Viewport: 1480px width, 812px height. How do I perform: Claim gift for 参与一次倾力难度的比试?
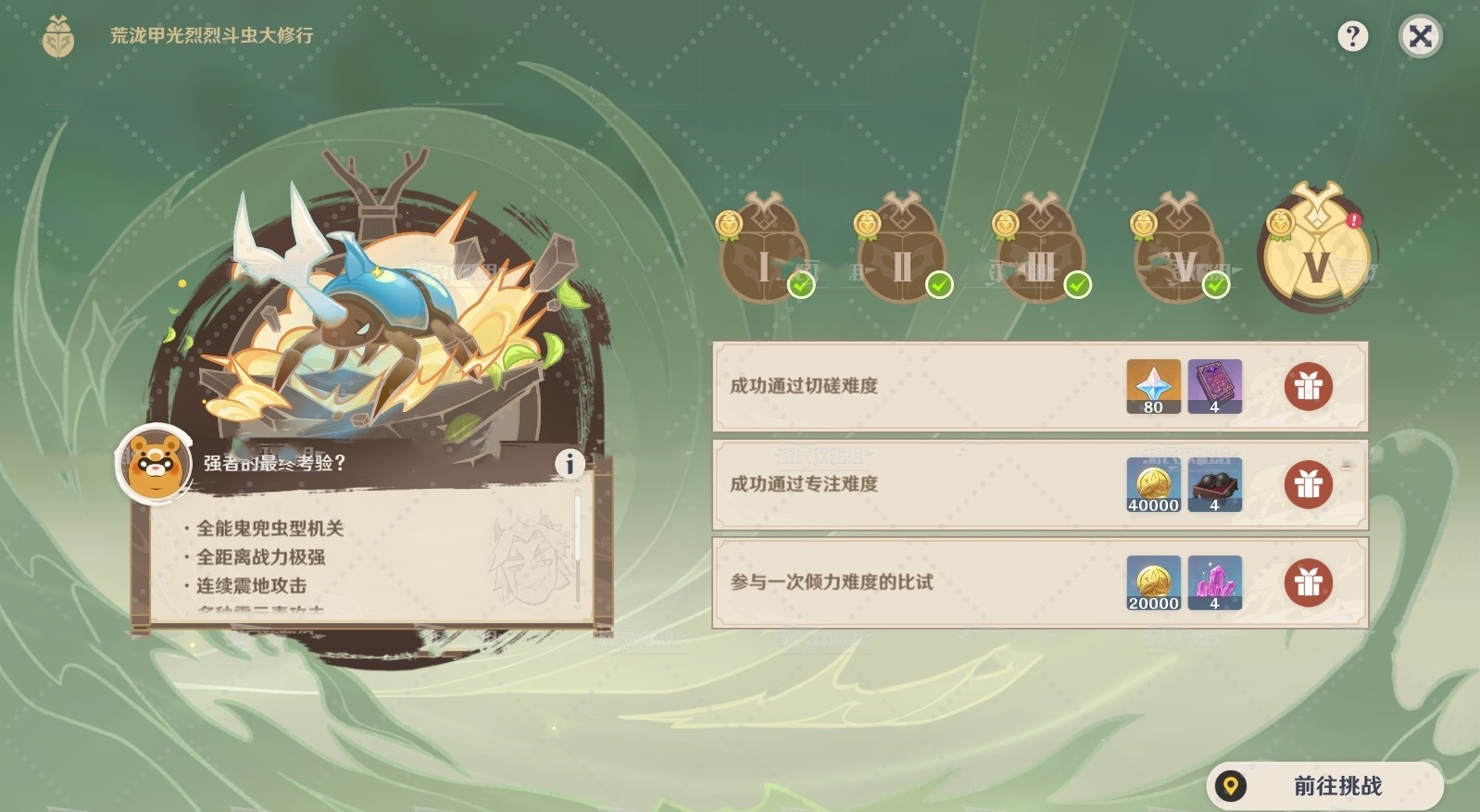1309,582
